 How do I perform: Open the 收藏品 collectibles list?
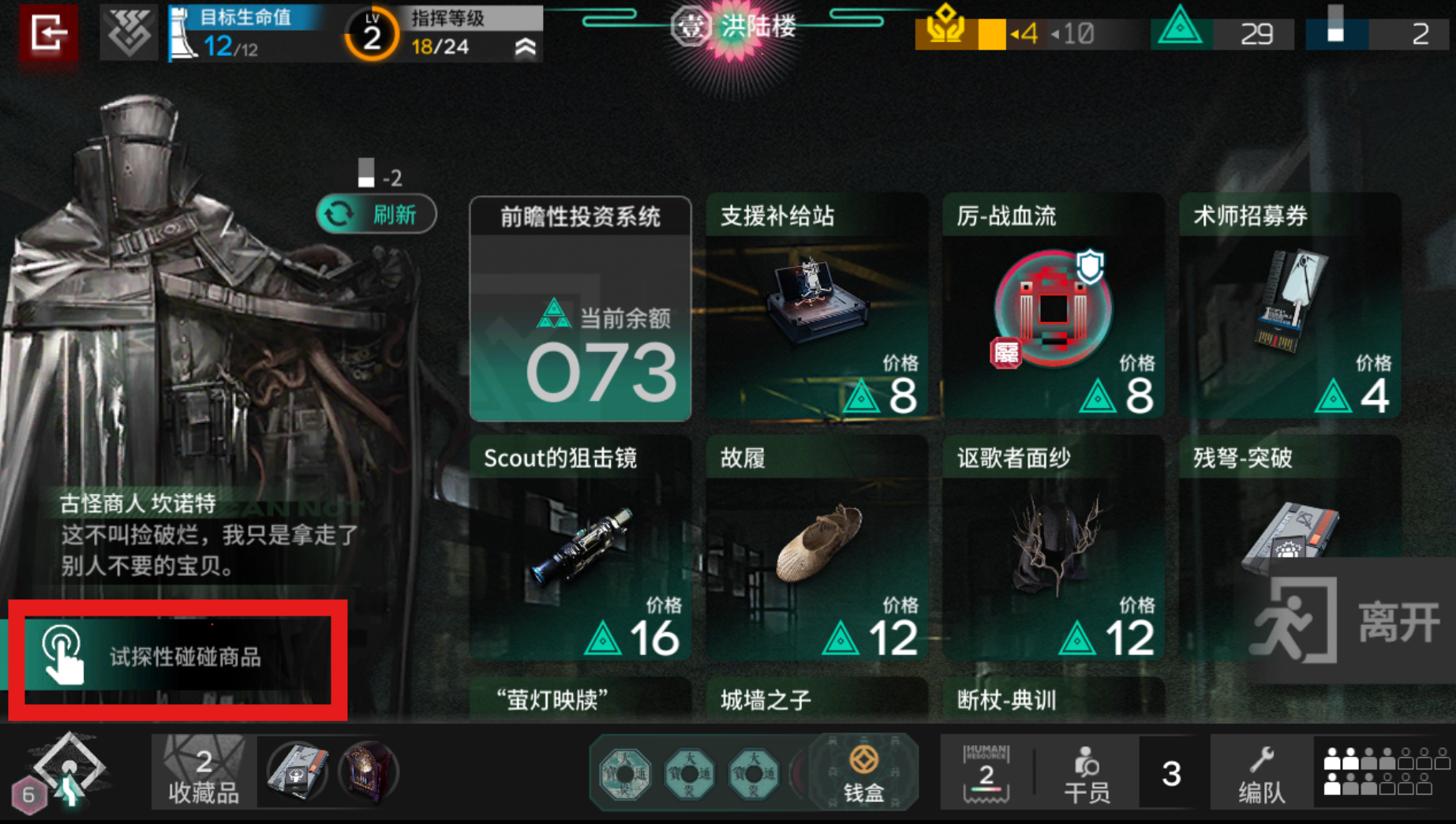(x=203, y=773)
